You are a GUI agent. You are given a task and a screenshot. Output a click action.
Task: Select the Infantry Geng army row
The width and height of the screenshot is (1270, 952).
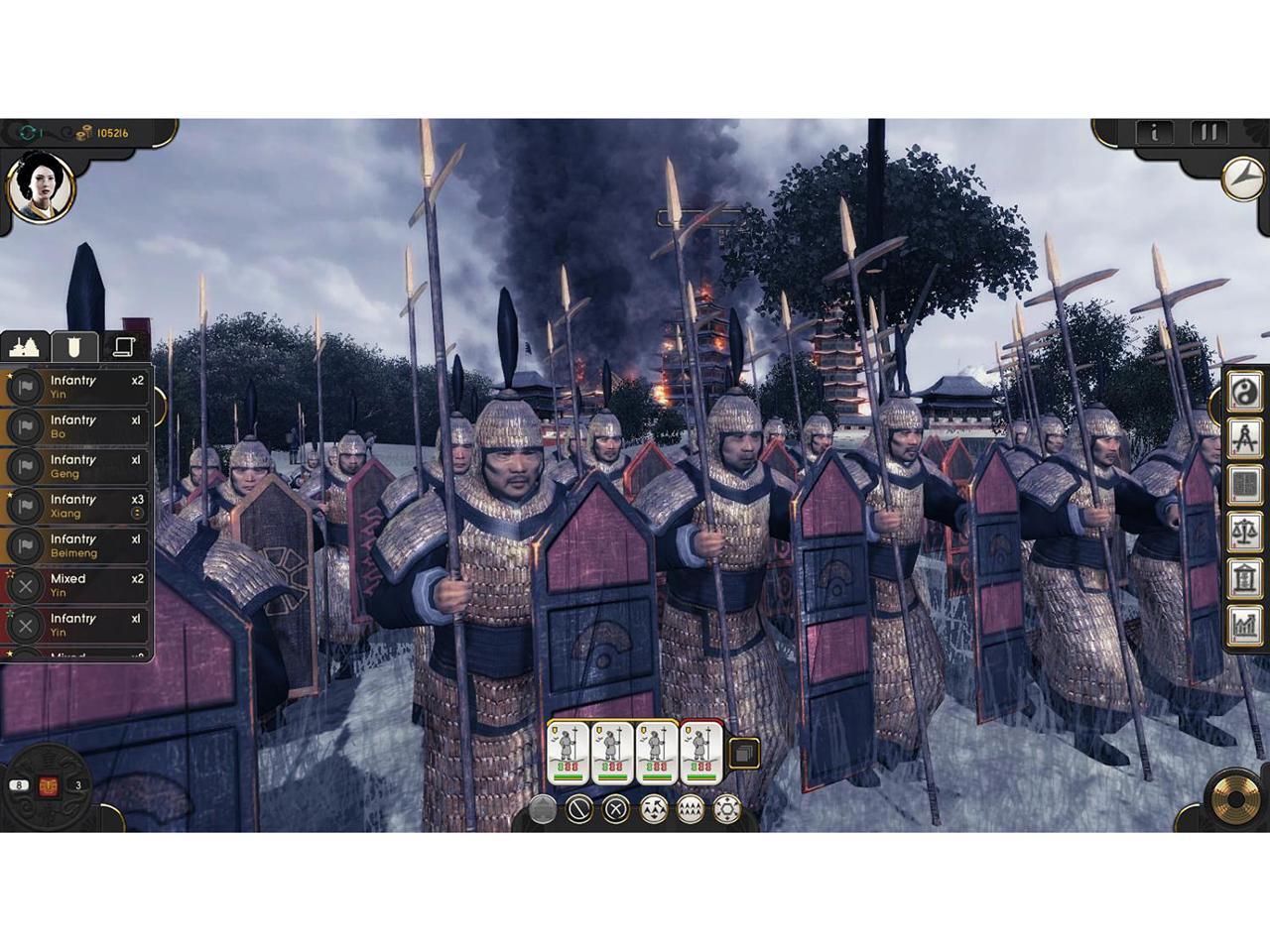pyautogui.click(x=77, y=466)
